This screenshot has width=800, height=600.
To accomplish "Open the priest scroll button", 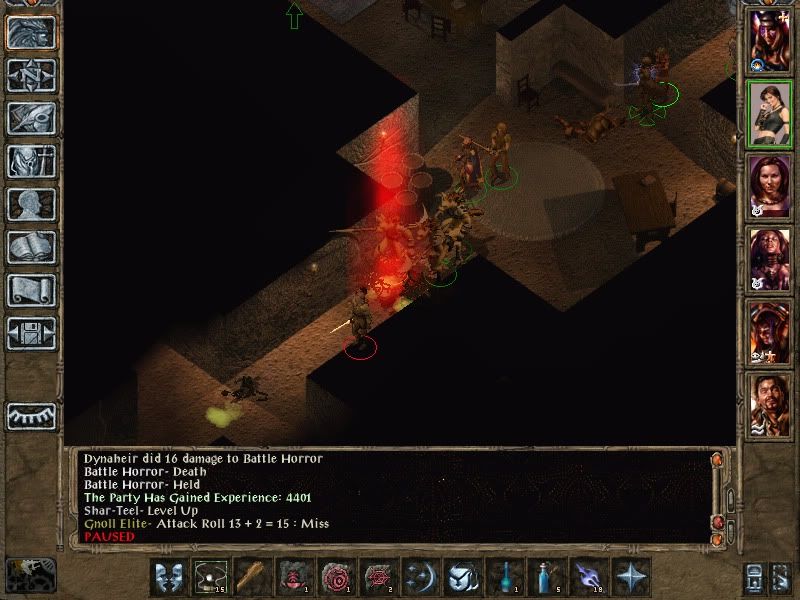I will (31, 290).
